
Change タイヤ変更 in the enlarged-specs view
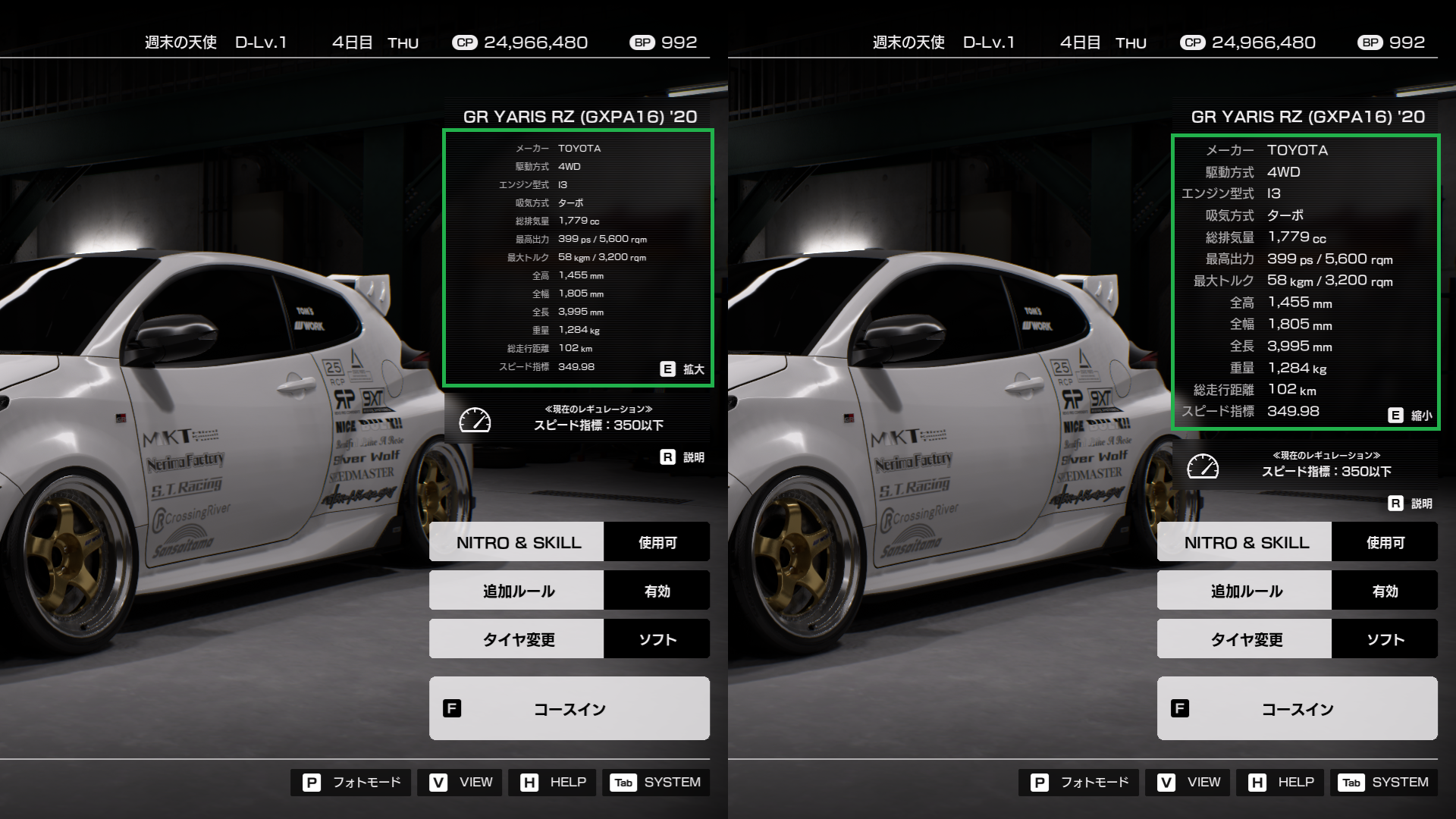point(1297,639)
